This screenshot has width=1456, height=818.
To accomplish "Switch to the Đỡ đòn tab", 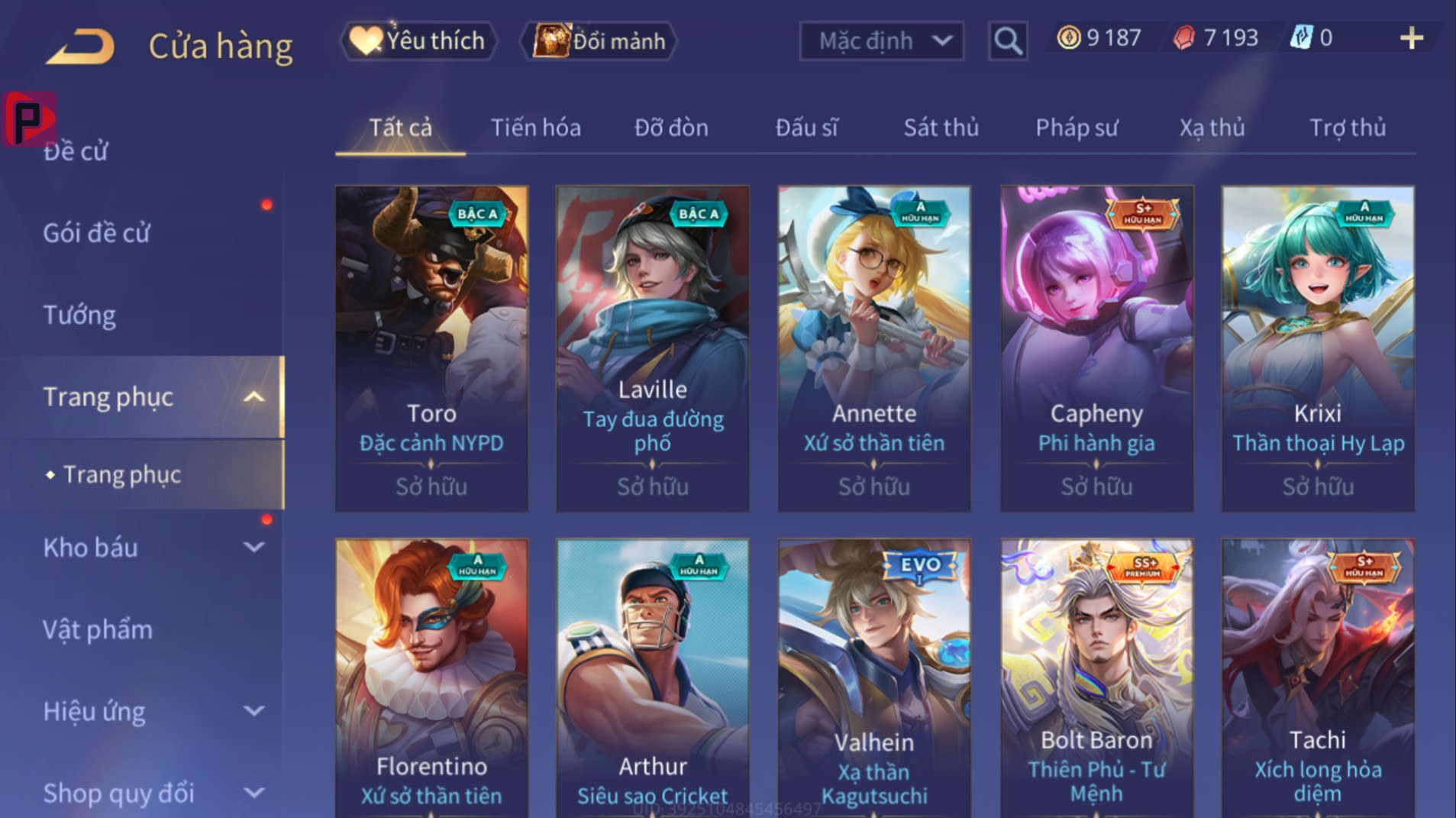I will 671,128.
